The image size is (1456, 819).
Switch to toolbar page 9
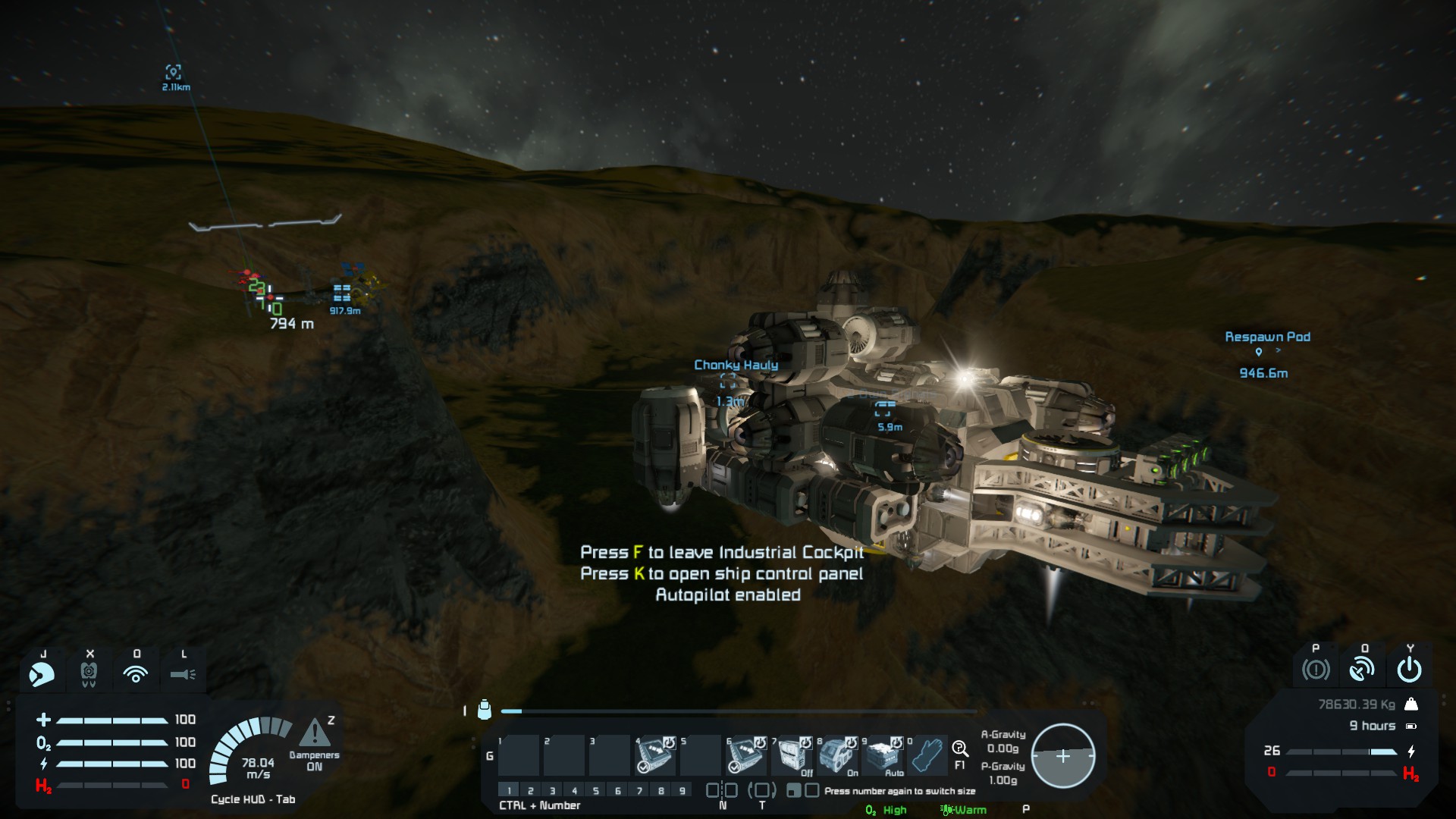point(682,790)
